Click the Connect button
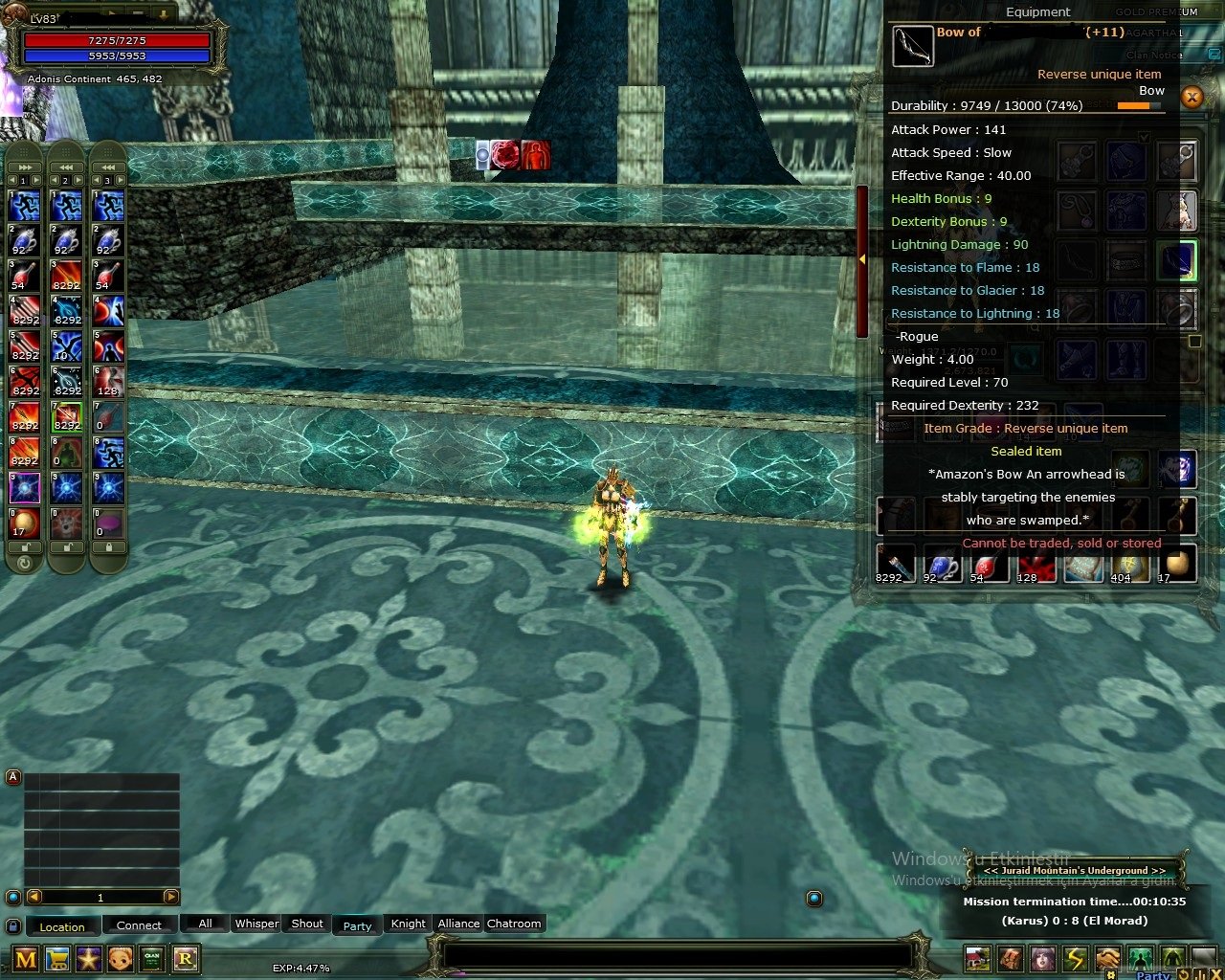The width and height of the screenshot is (1225, 980). pyautogui.click(x=139, y=925)
